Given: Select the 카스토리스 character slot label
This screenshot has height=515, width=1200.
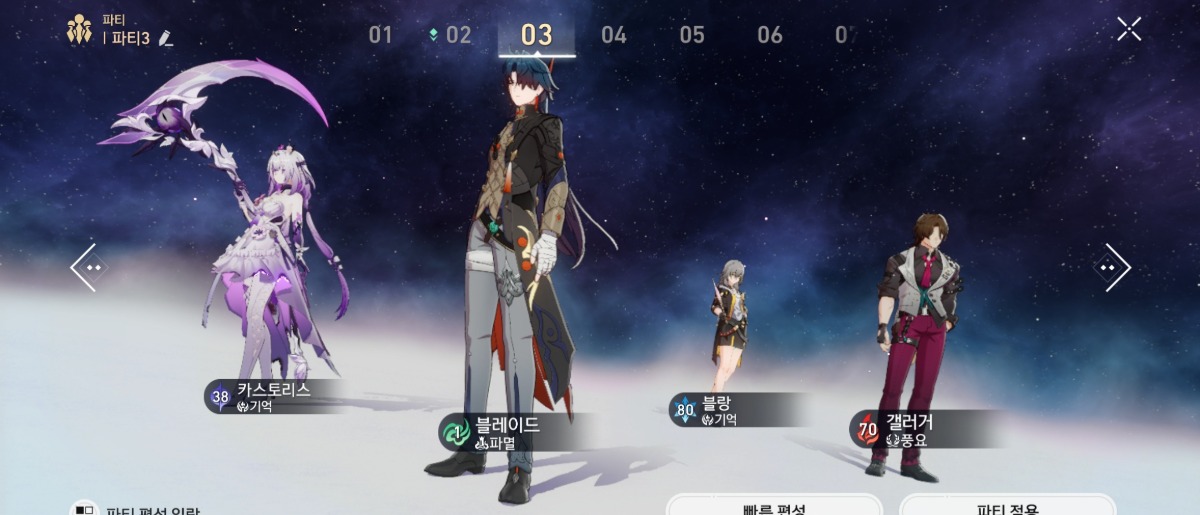Looking at the screenshot, I should pyautogui.click(x=273, y=396).
